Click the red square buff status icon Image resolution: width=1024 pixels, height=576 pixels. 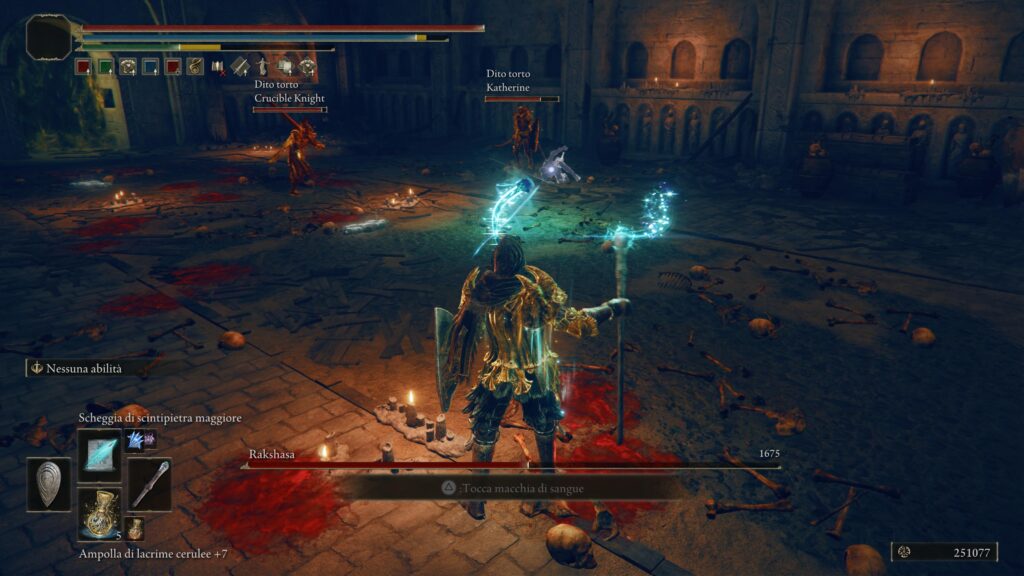pyautogui.click(x=83, y=67)
